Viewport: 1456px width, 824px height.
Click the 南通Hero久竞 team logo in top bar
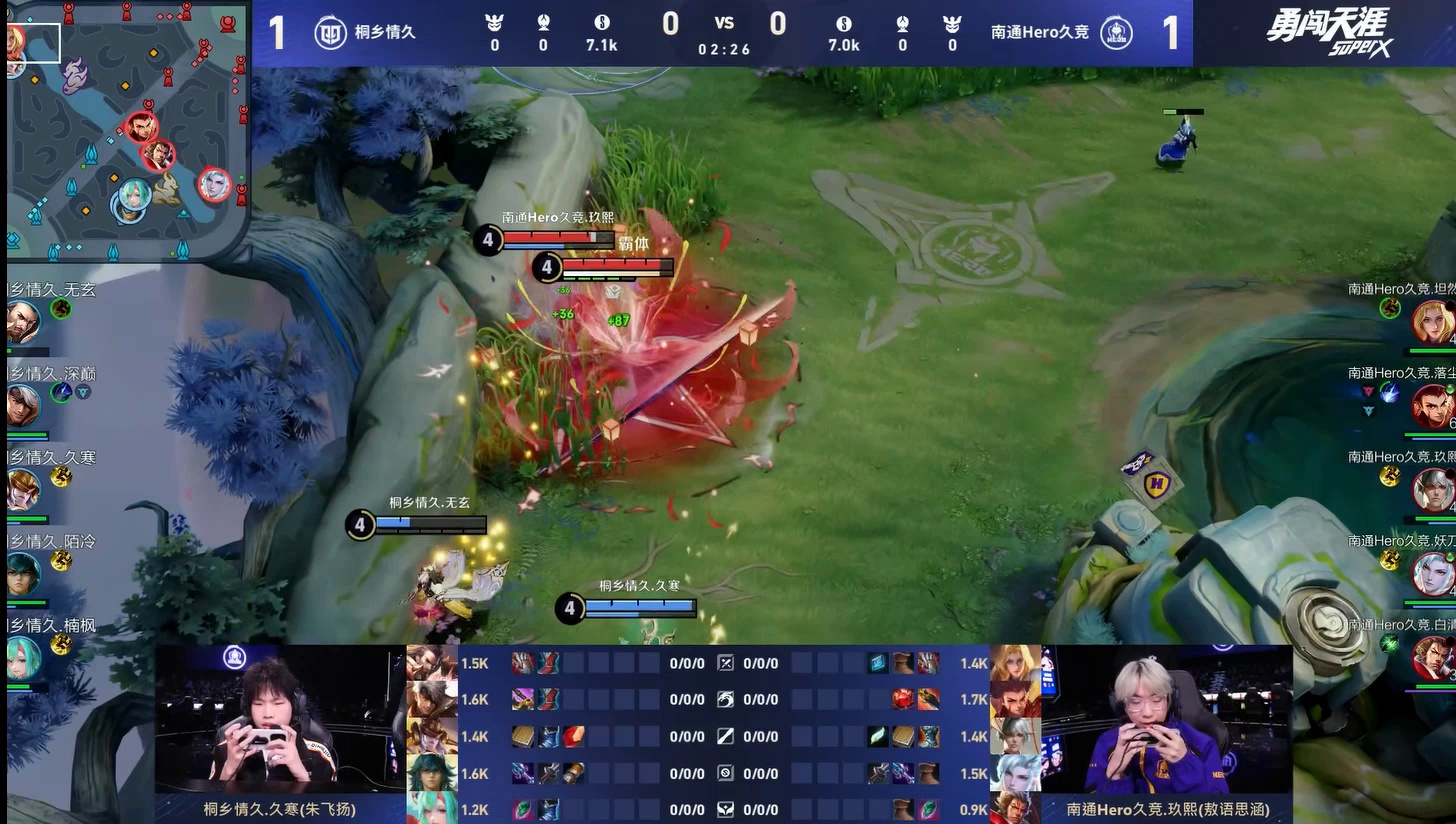(1116, 32)
